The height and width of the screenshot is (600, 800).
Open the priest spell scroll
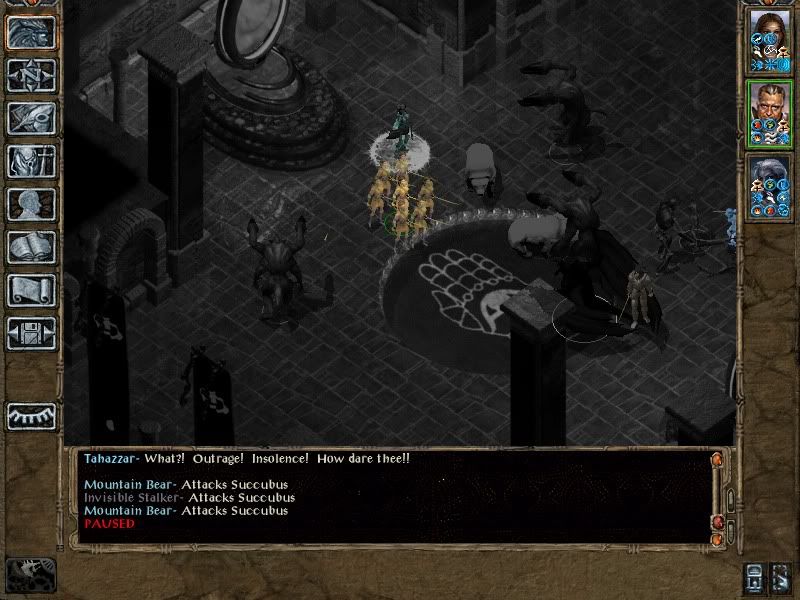[31, 290]
